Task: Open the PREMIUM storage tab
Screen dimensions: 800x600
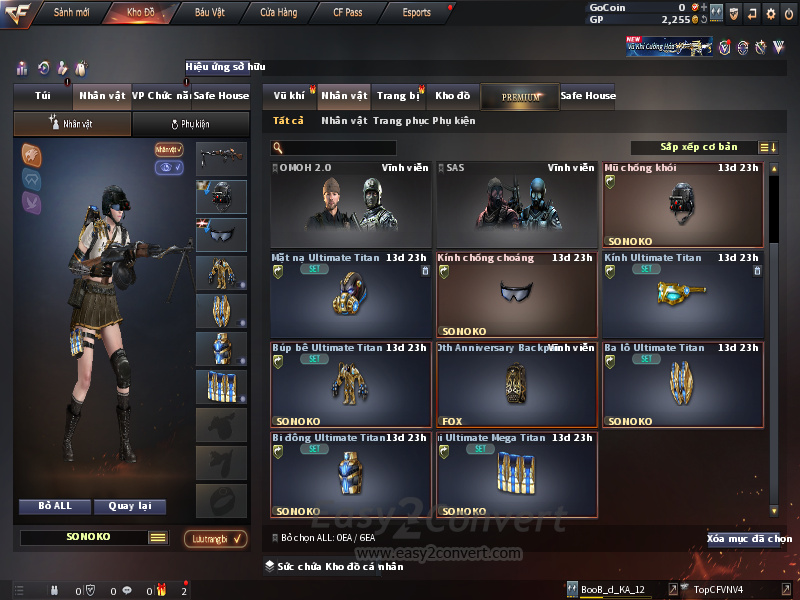Action: coord(520,97)
